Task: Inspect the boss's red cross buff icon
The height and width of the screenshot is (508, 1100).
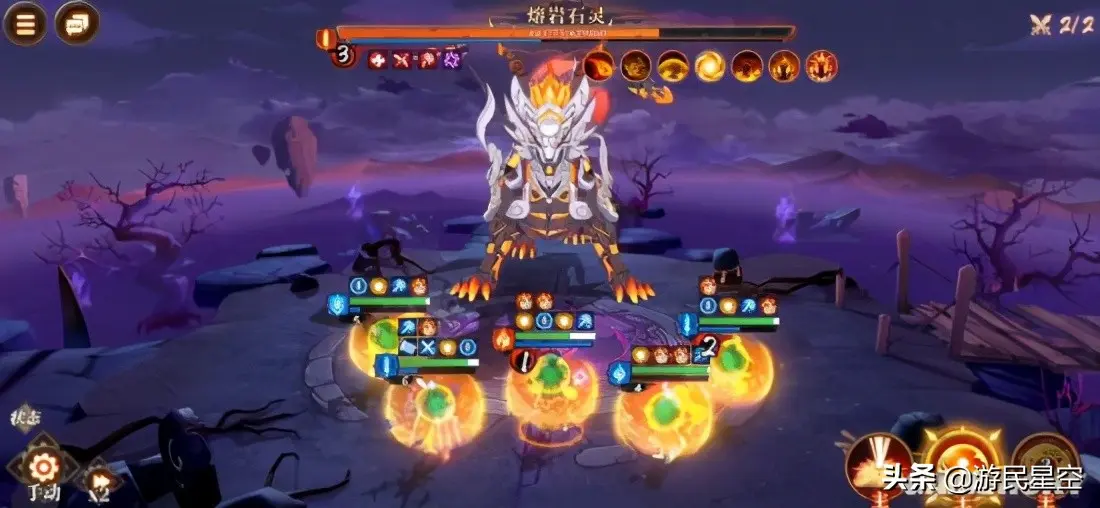Action: [x=377, y=59]
